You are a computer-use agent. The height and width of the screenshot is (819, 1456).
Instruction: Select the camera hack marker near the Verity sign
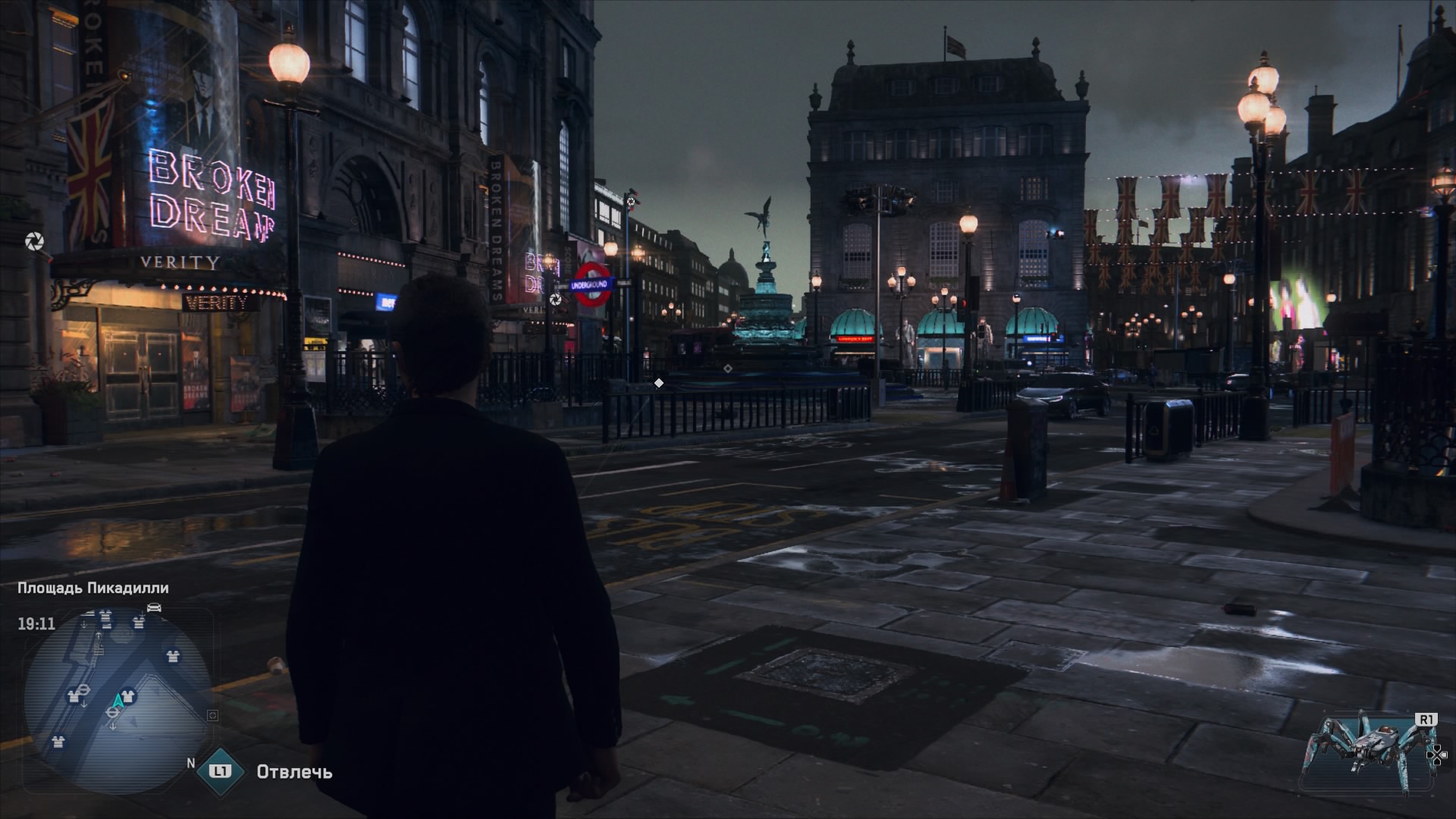click(35, 242)
